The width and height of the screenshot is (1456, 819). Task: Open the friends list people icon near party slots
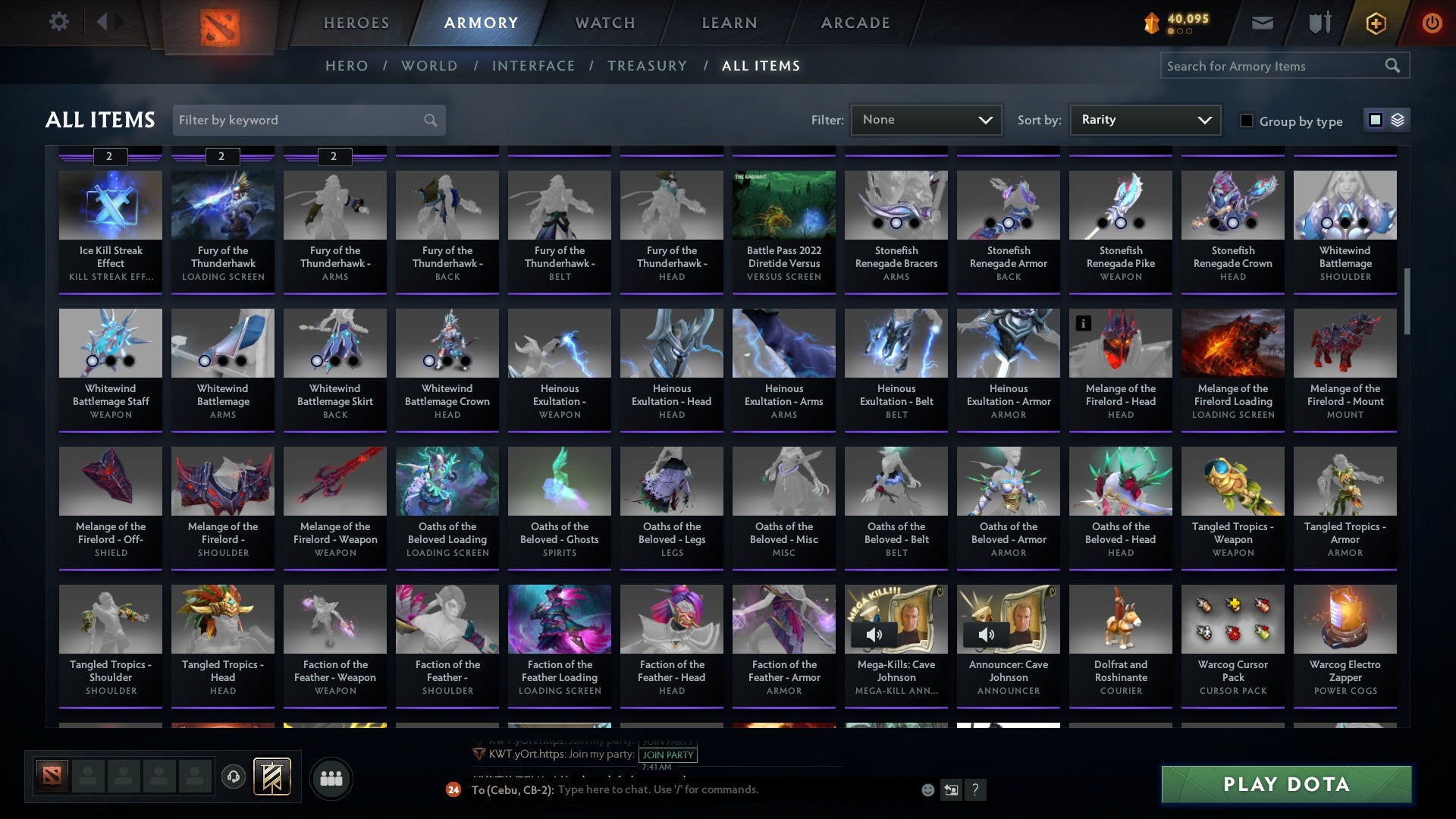[331, 777]
